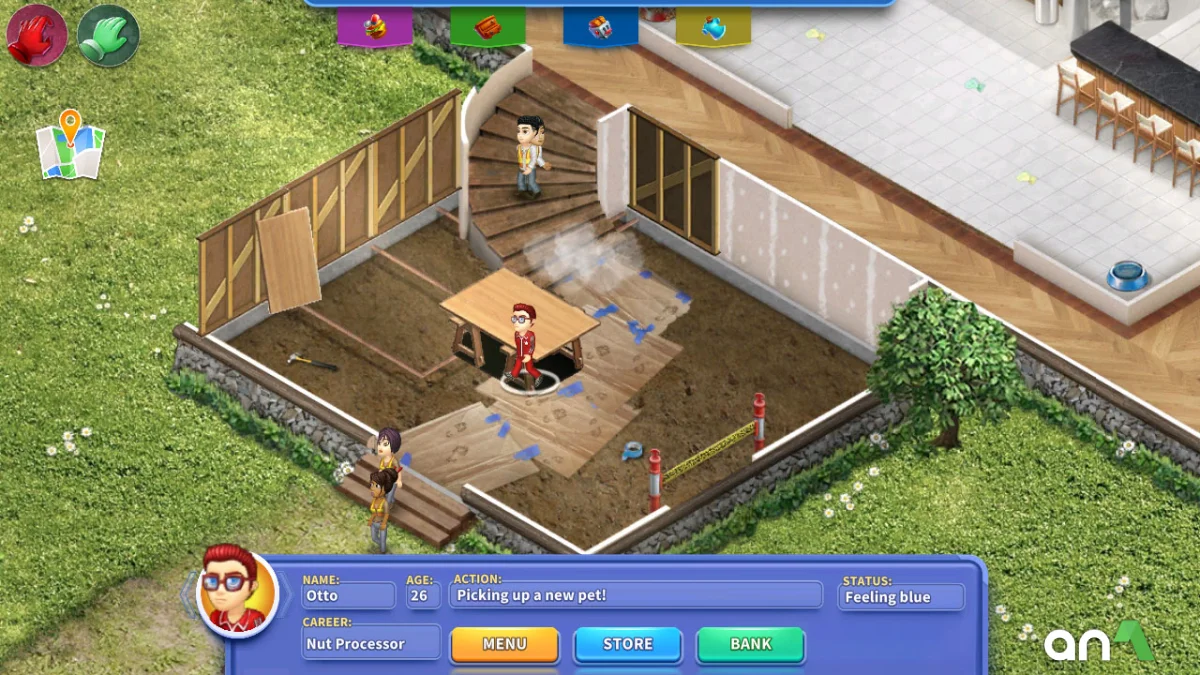The height and width of the screenshot is (675, 1200).
Task: Open the purple burger banner tab
Action: 374,27
